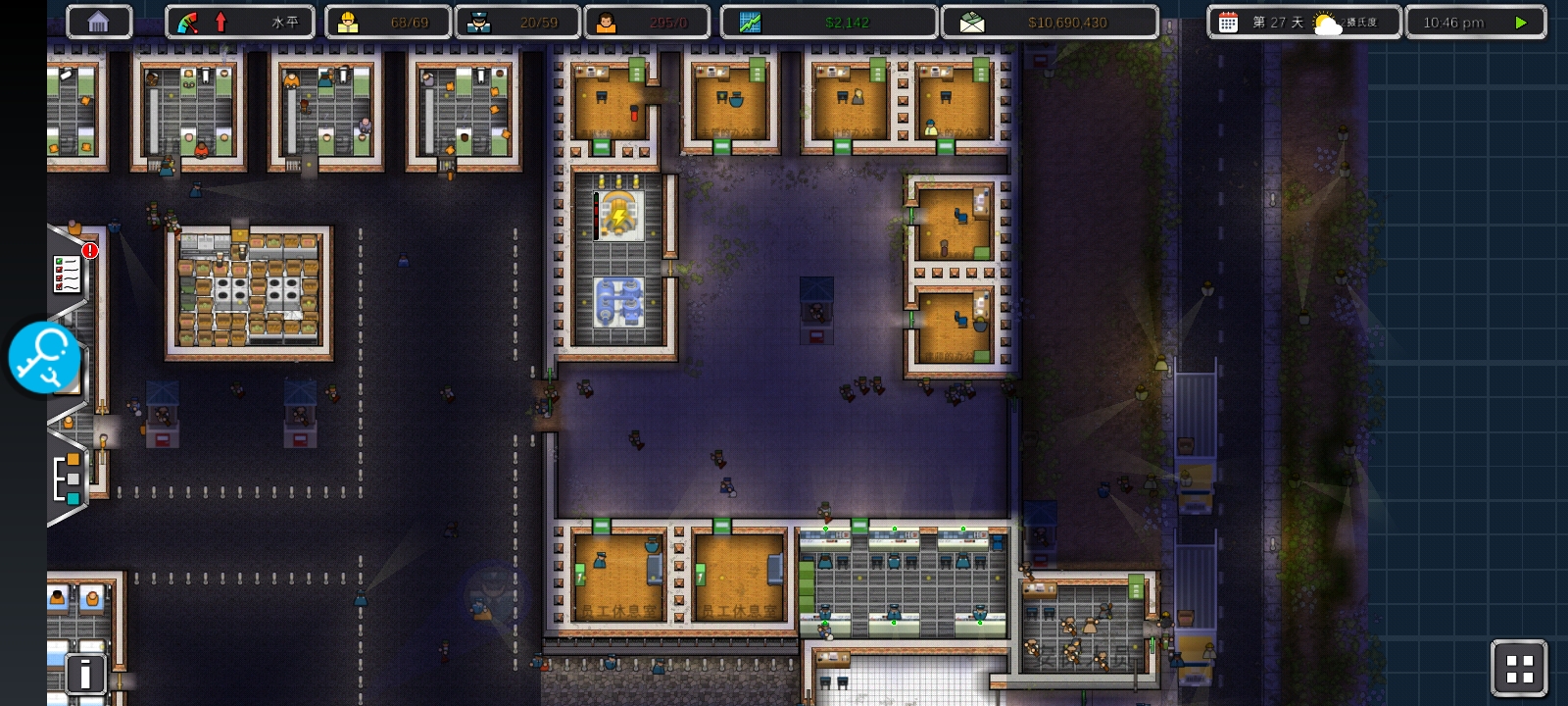This screenshot has height=706, width=1568.
Task: Open the danger level gauge panel
Action: tap(240, 22)
